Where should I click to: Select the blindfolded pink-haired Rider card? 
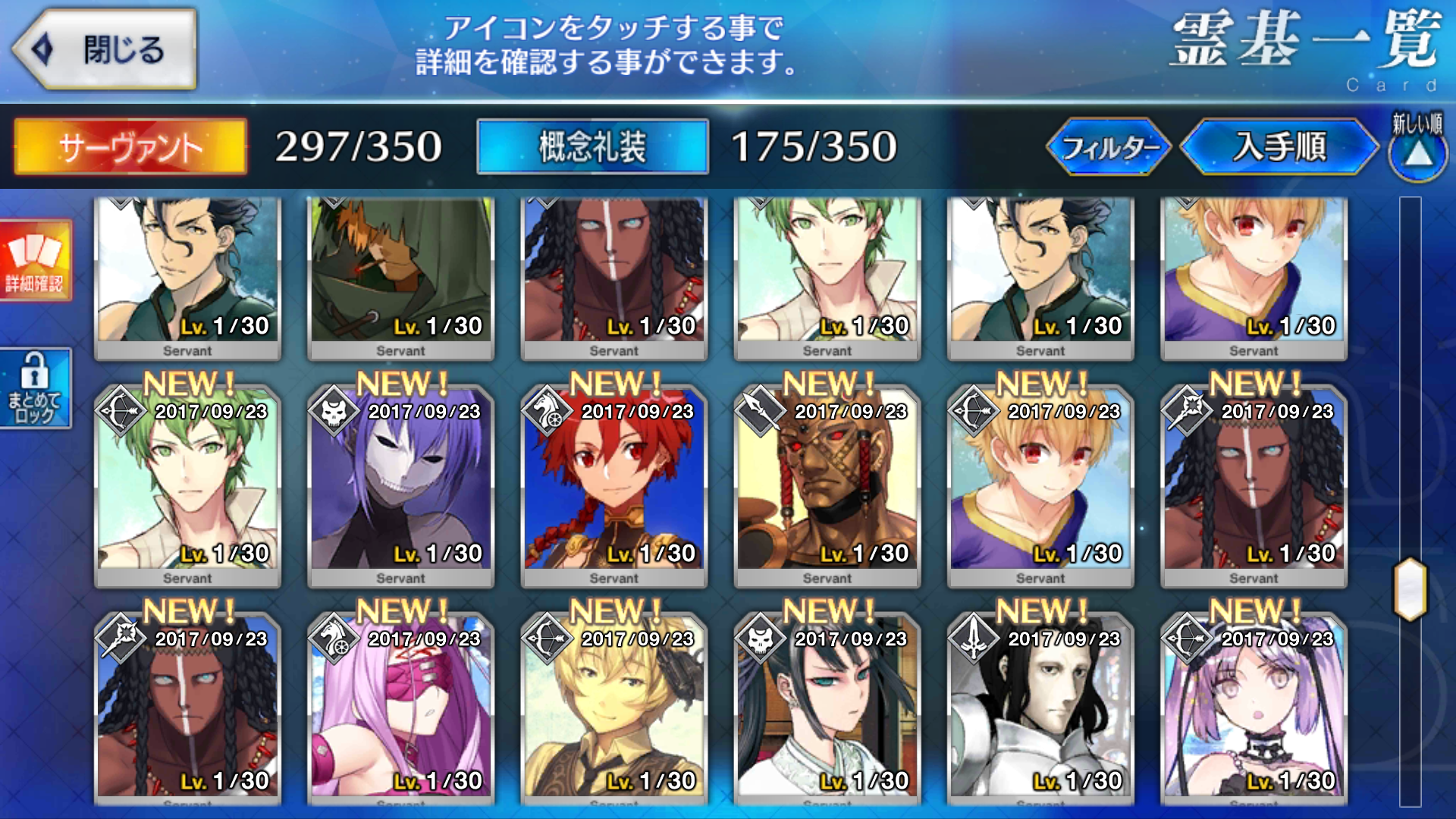(x=400, y=709)
